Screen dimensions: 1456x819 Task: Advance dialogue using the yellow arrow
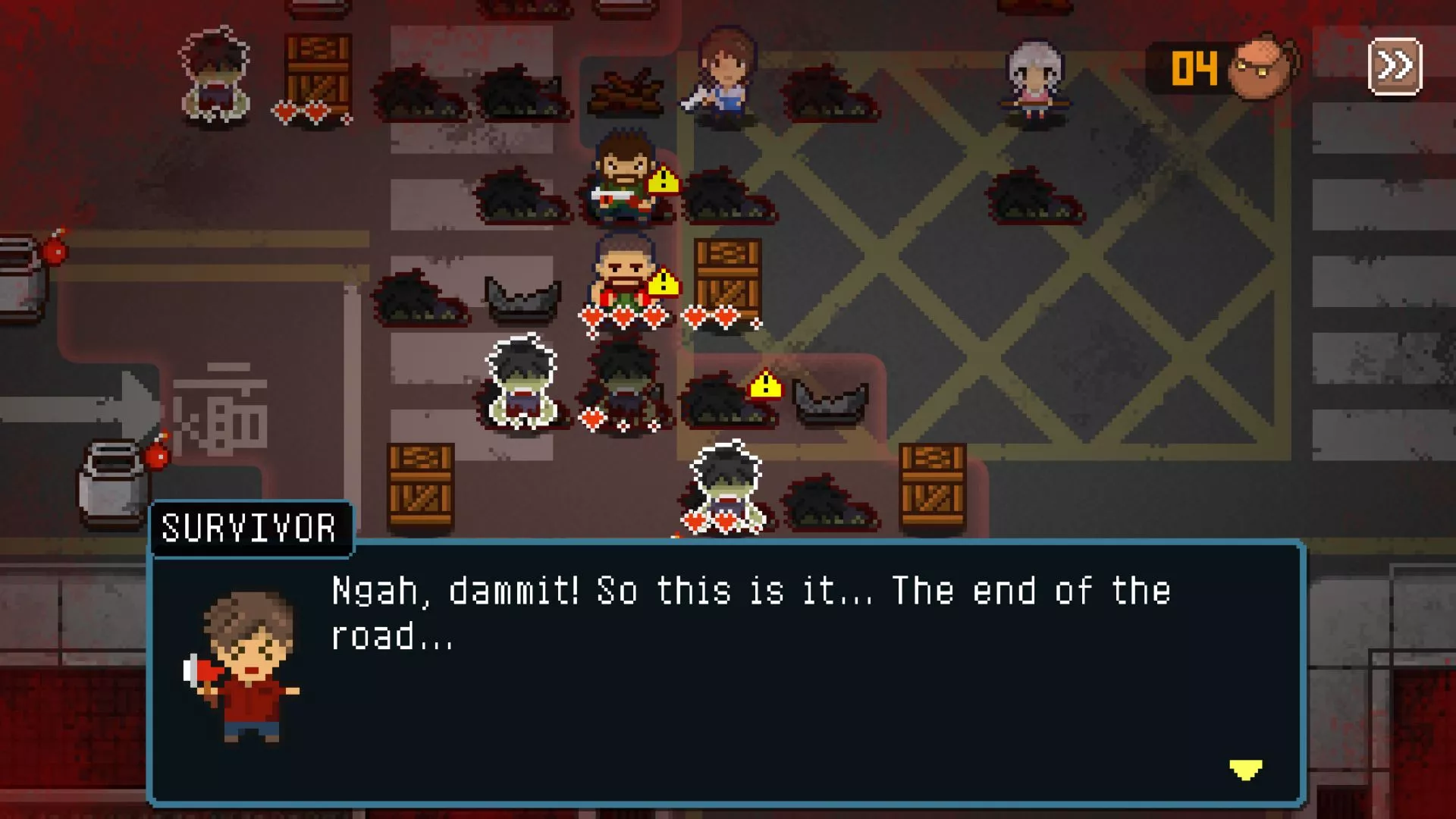(1245, 770)
